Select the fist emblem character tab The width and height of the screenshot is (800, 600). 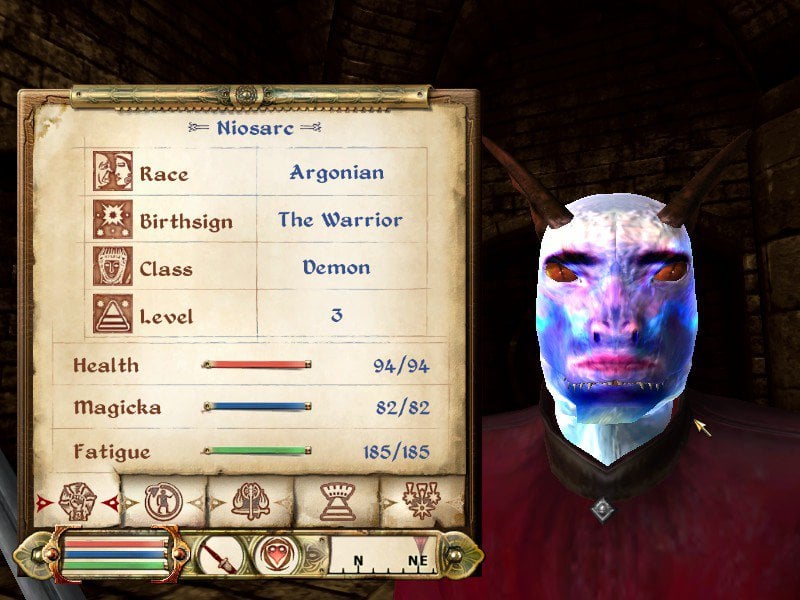[77, 502]
